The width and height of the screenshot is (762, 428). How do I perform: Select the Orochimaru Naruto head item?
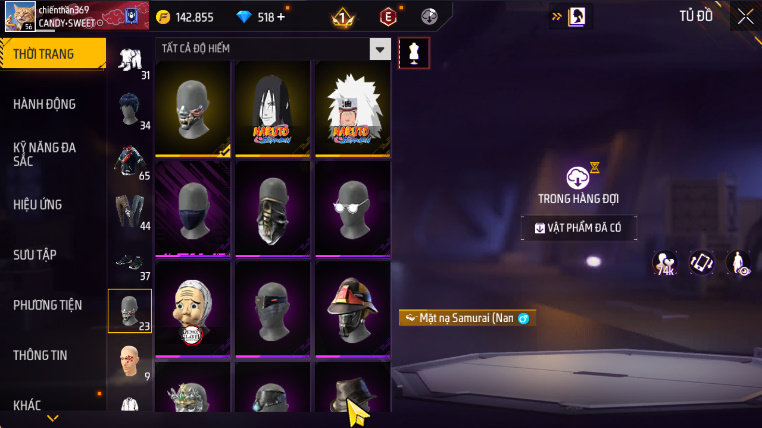272,108
